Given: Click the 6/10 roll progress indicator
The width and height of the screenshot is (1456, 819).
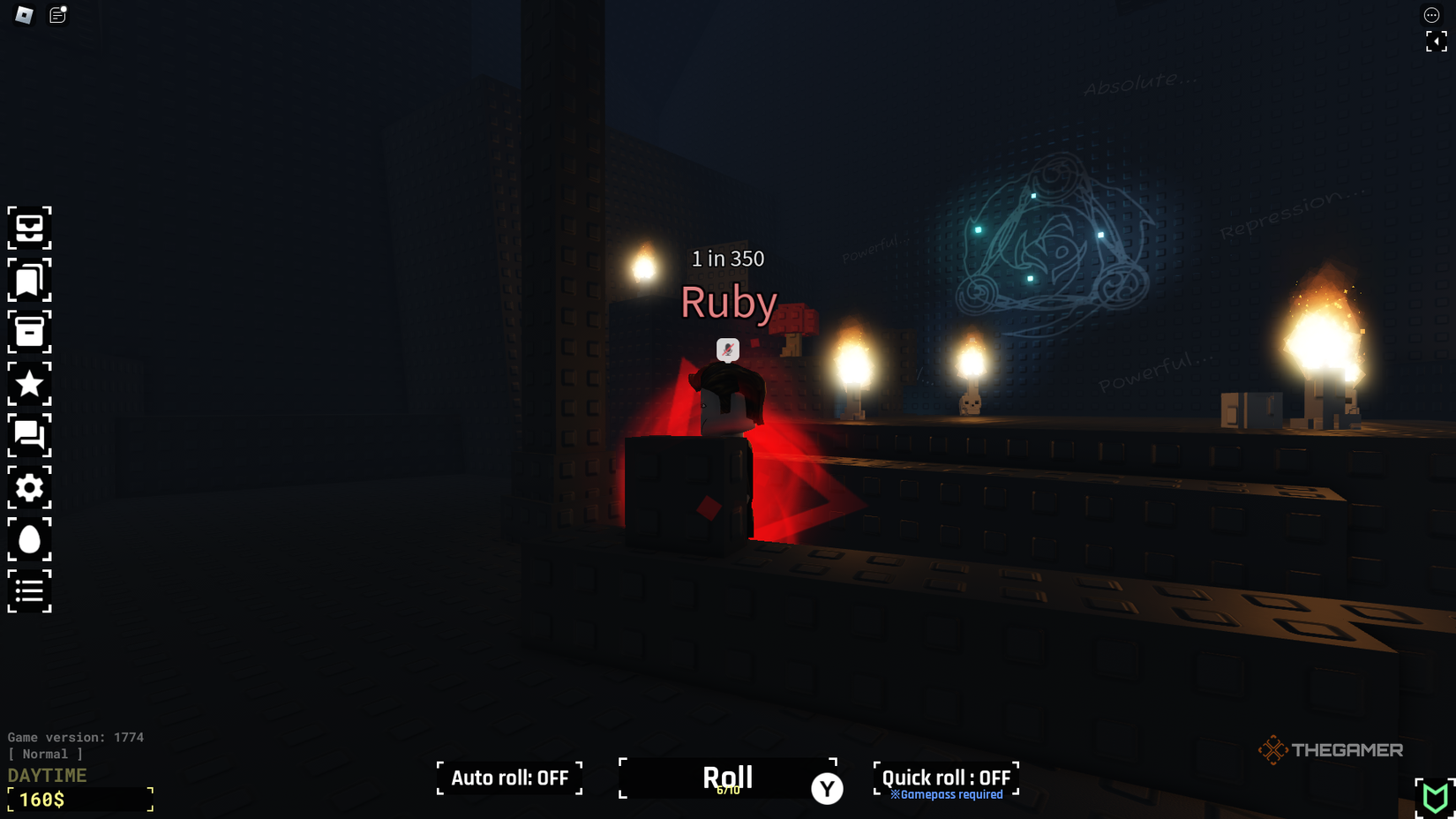Looking at the screenshot, I should [x=728, y=793].
